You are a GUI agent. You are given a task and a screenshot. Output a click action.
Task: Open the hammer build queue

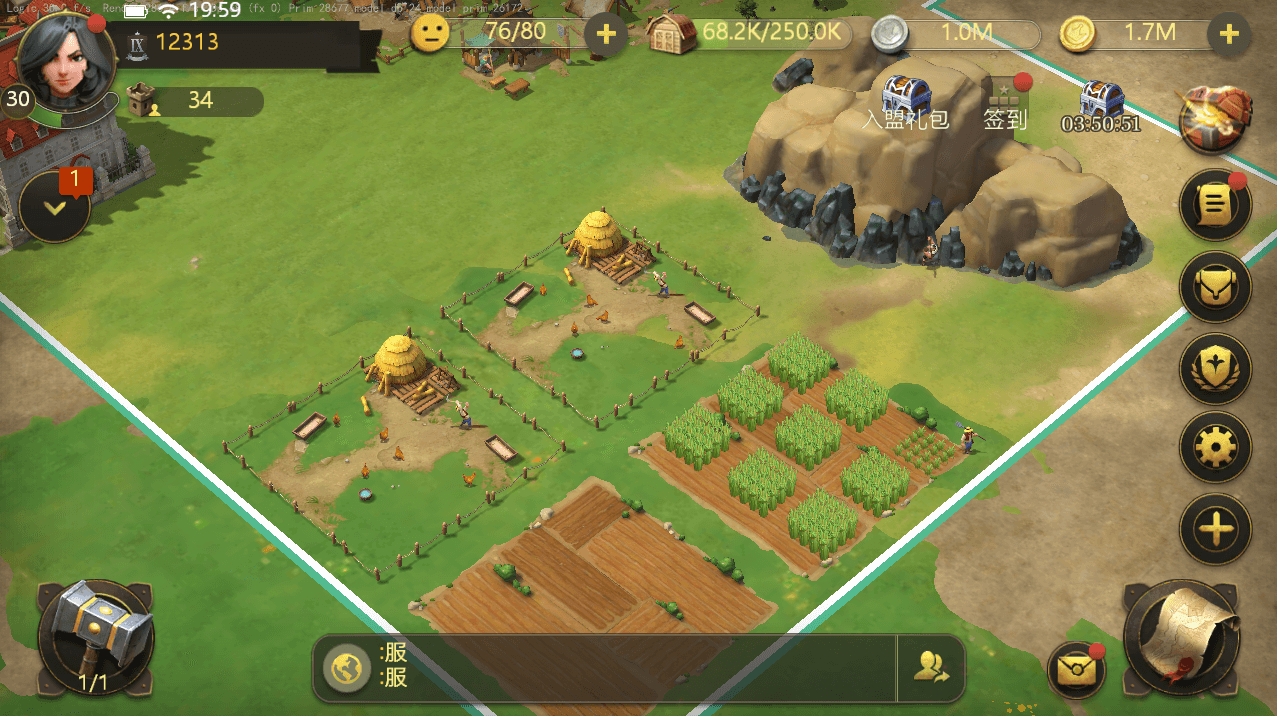pos(95,637)
